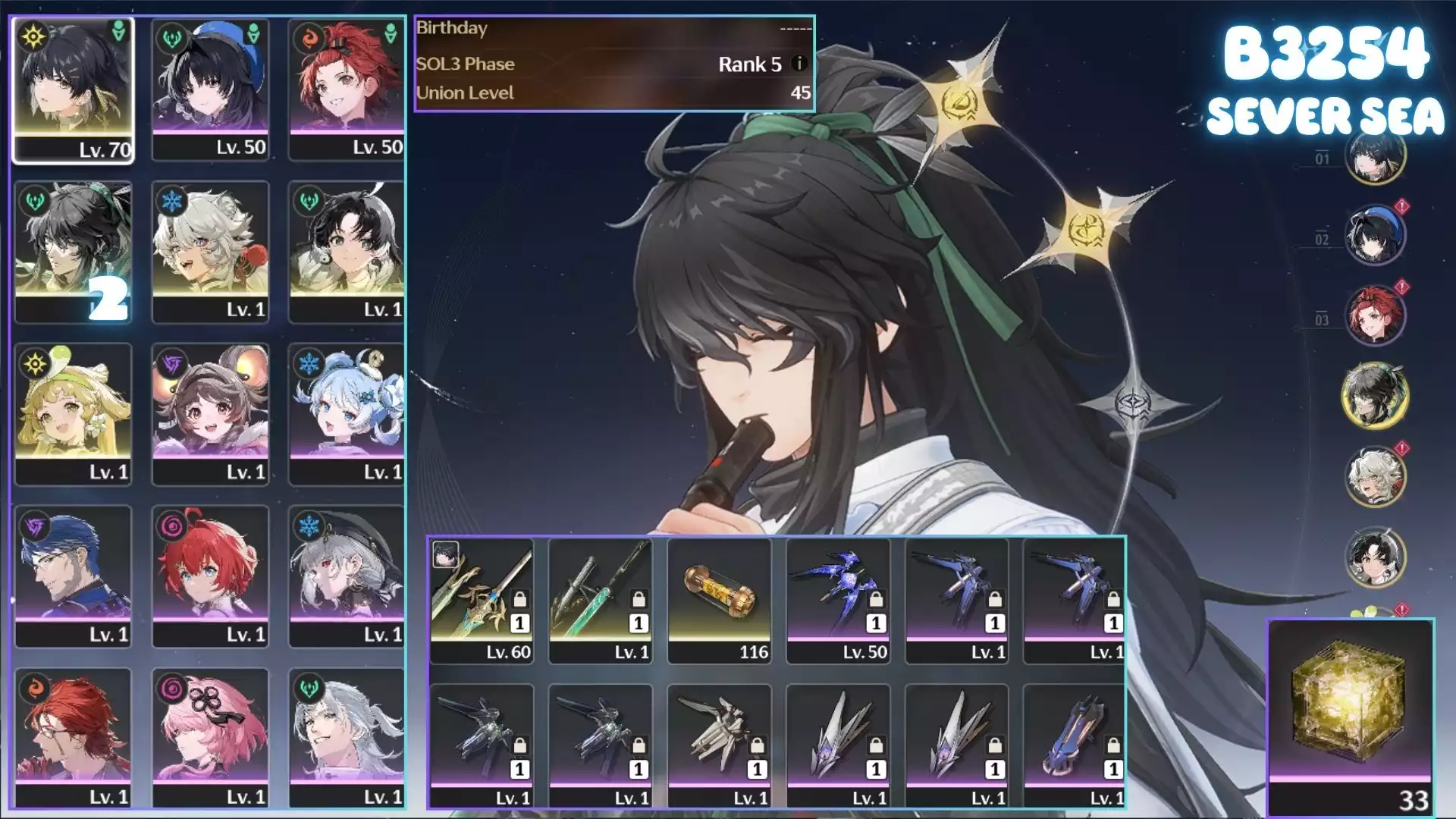
Task: Open the Lv. 60 golden sword weapon slot
Action: click(482, 601)
